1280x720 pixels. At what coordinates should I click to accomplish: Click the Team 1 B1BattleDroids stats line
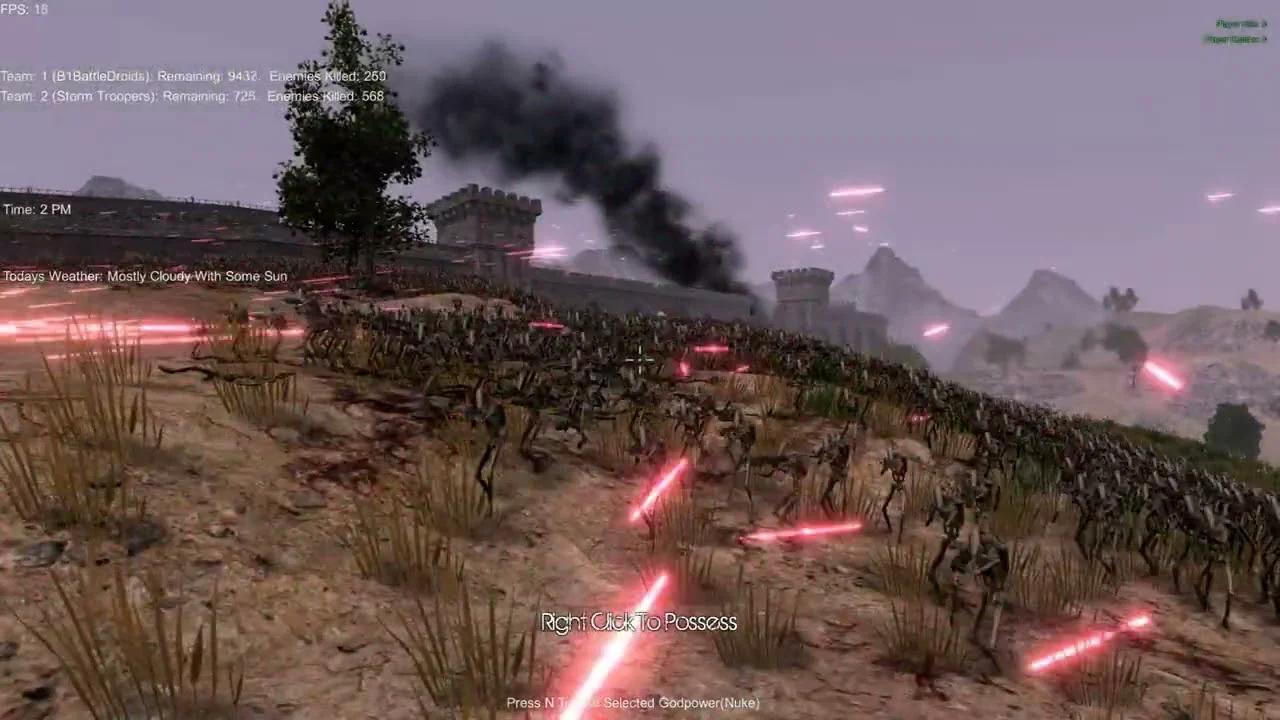[193, 75]
